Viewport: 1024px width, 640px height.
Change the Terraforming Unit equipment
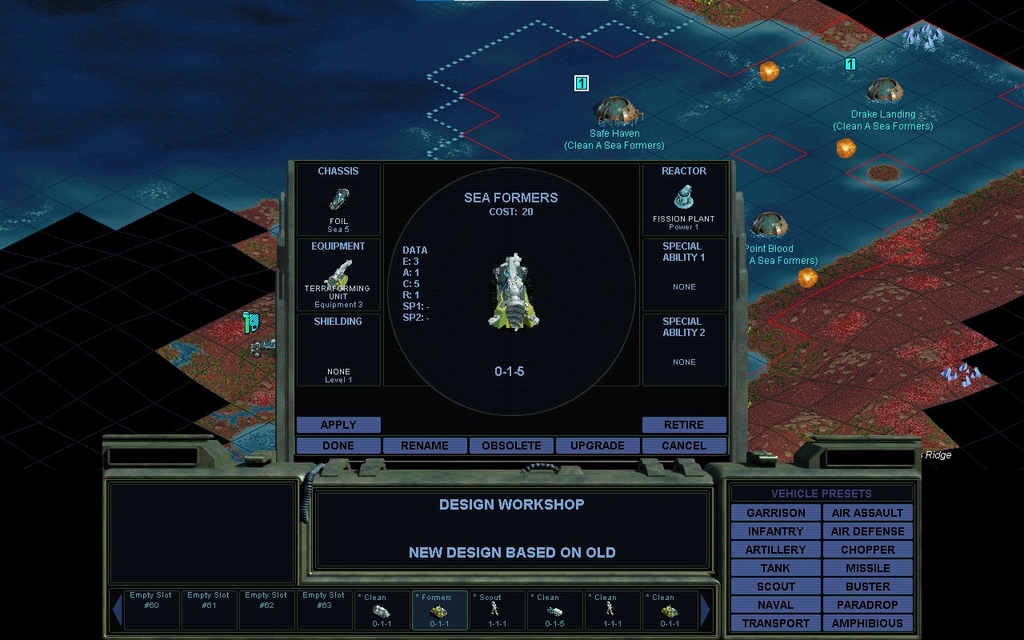[338, 275]
